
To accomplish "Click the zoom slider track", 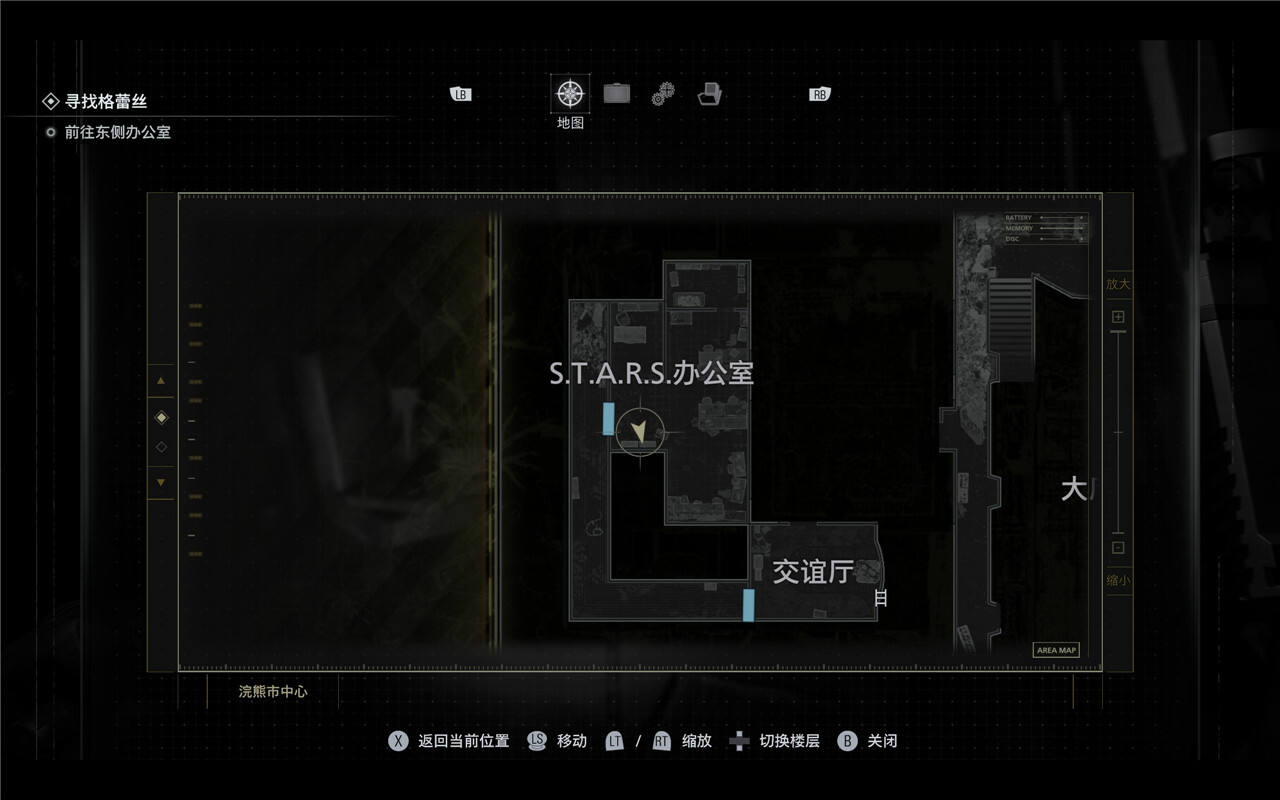I will [1118, 432].
